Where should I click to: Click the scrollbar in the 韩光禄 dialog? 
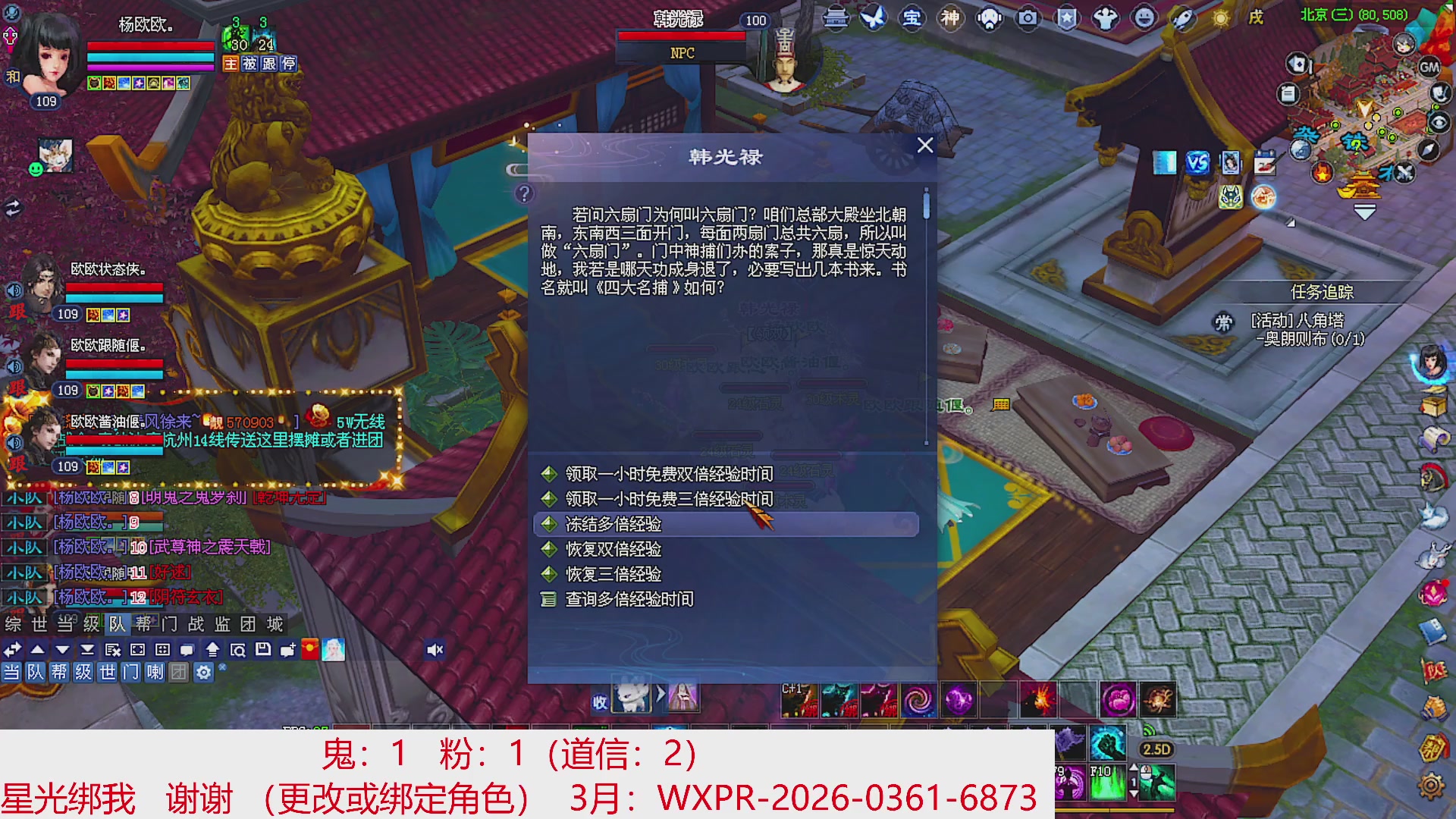click(x=927, y=205)
